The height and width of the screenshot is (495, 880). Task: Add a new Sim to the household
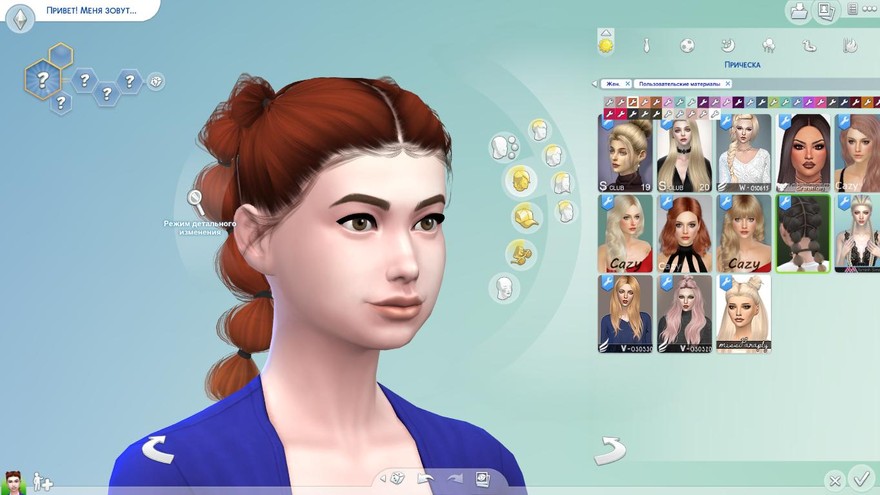click(x=42, y=482)
